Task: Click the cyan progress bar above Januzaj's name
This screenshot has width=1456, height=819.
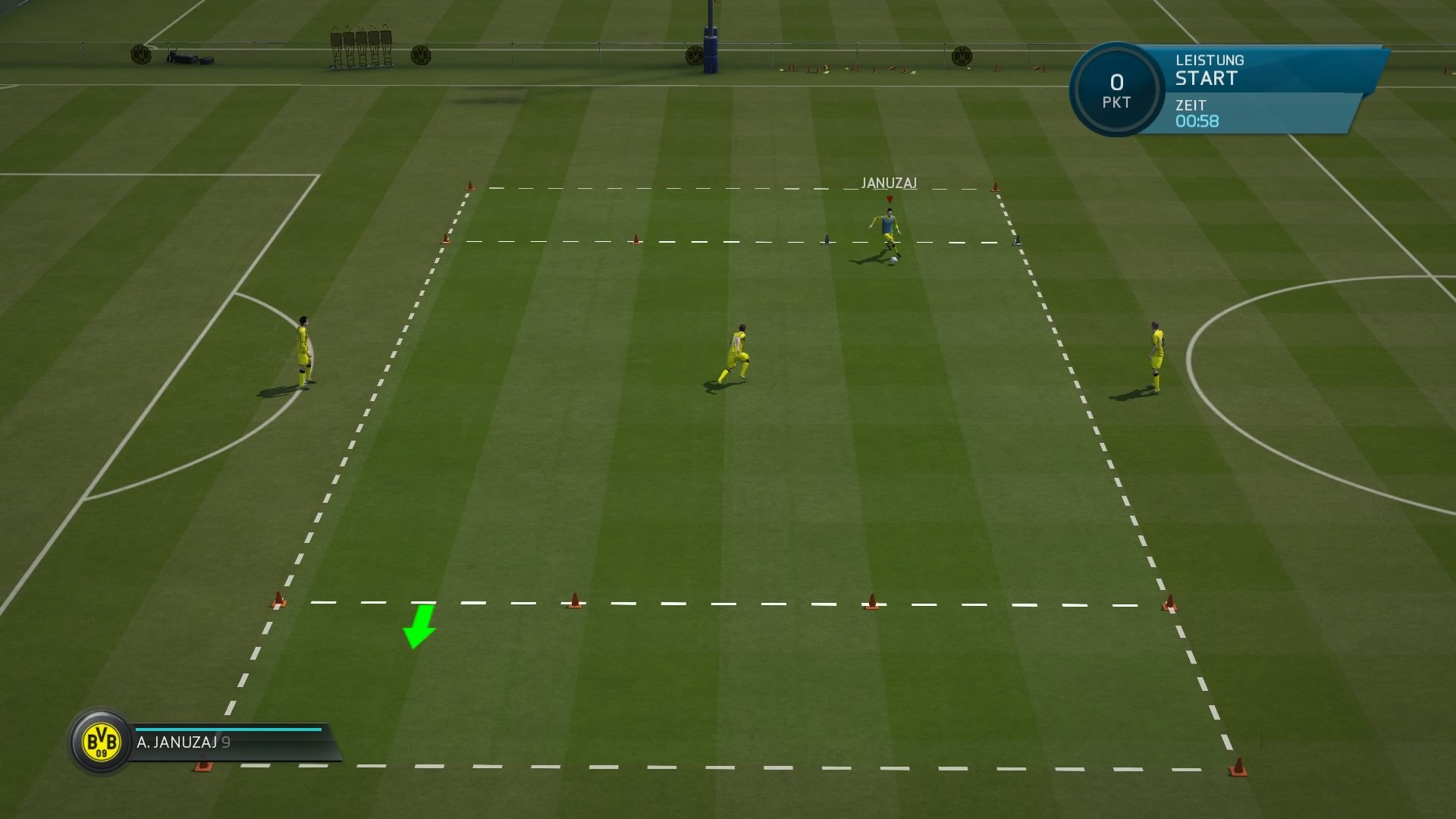Action: [x=227, y=729]
